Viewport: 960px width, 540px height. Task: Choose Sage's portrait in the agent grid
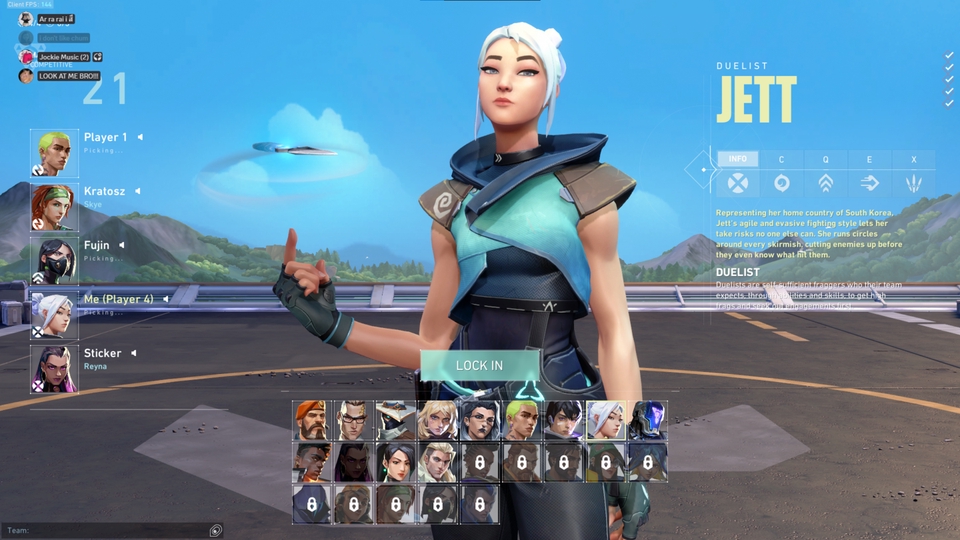[x=394, y=463]
